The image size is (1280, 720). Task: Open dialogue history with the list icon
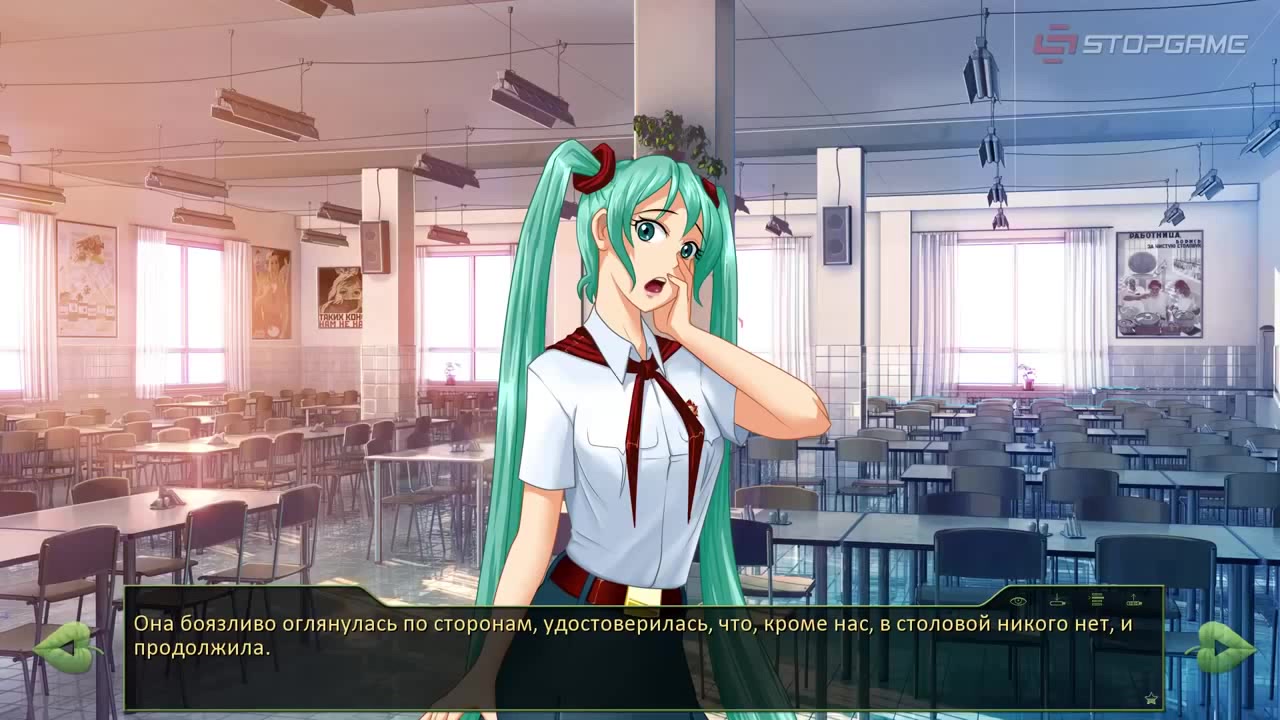1097,600
